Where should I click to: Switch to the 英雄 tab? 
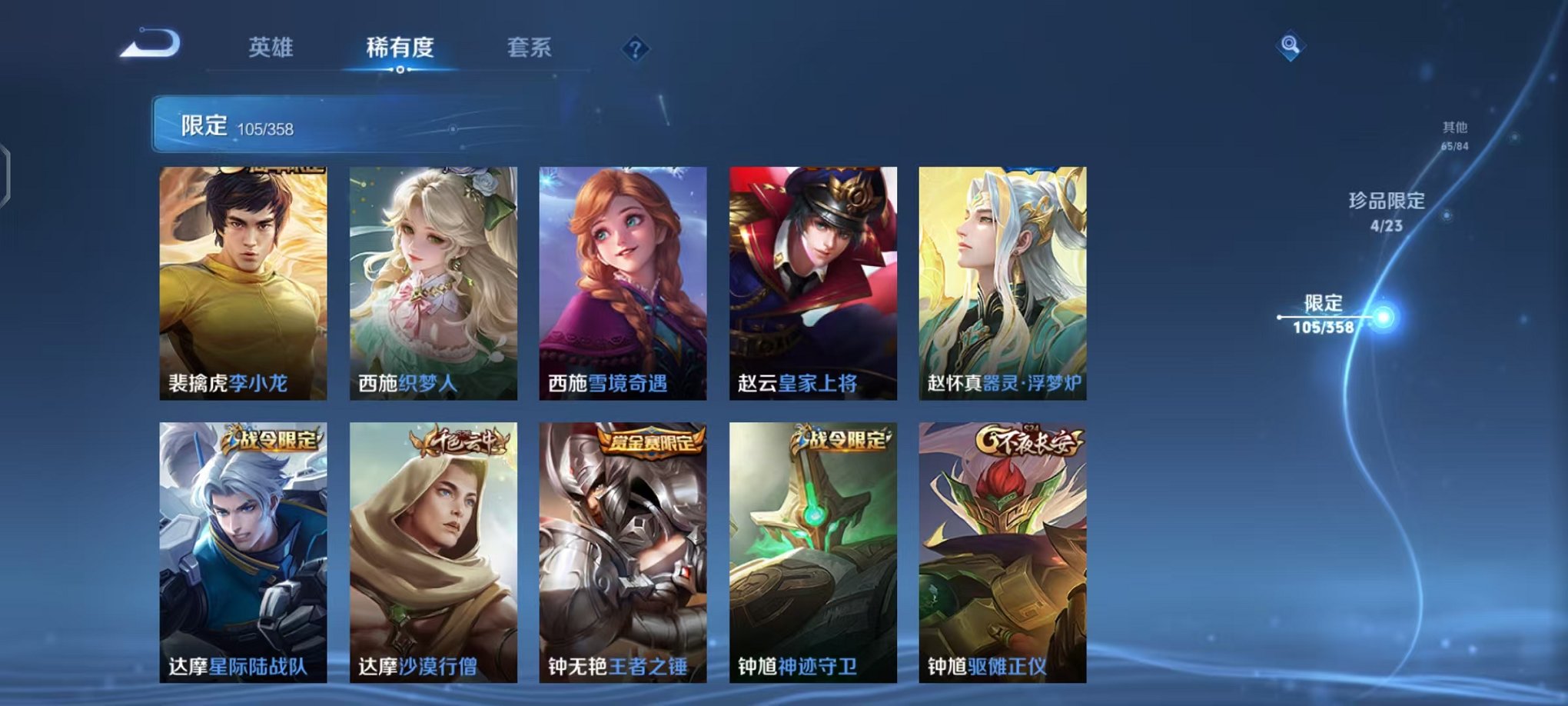271,46
